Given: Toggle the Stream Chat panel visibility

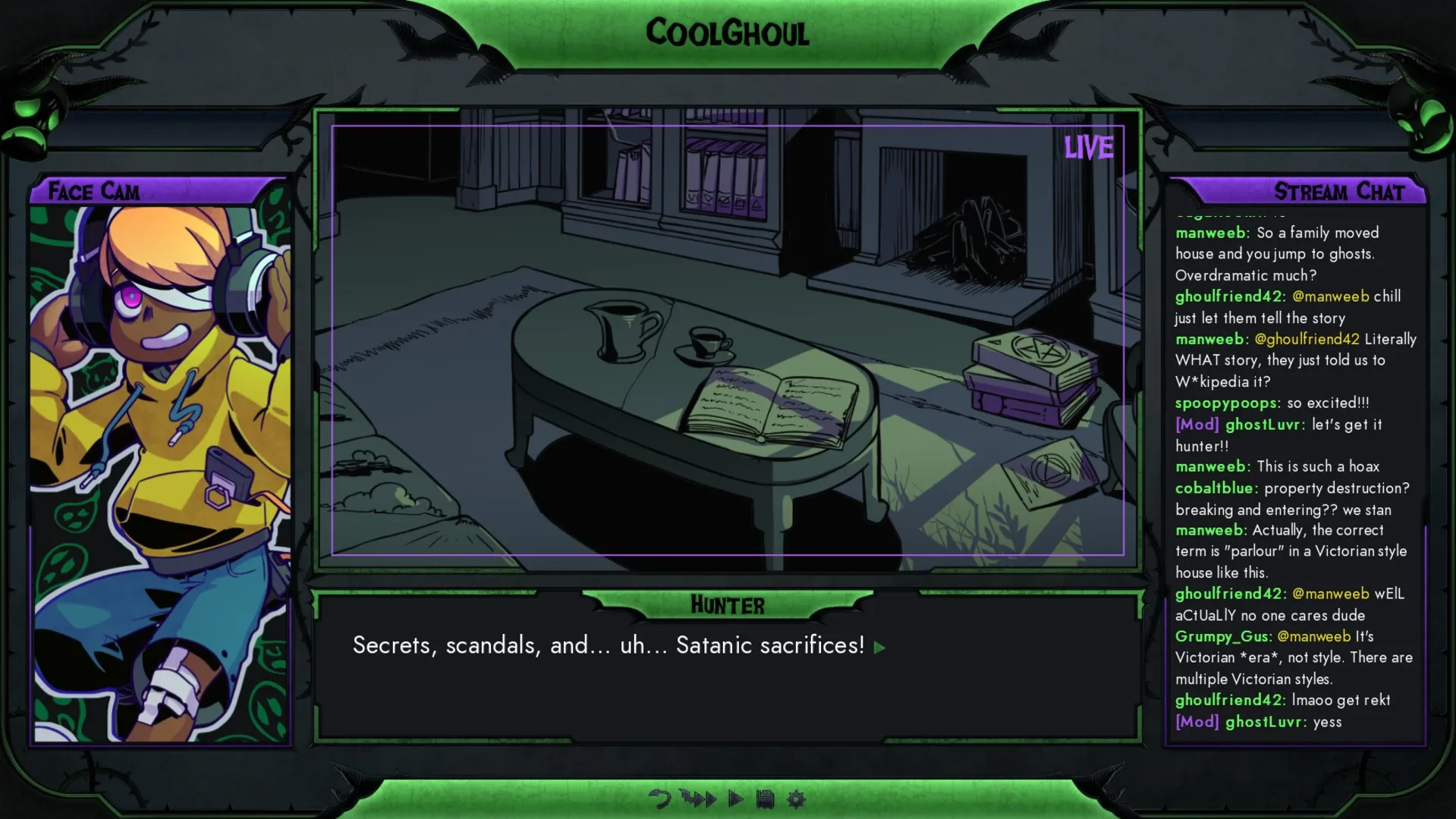Looking at the screenshot, I should click(x=1339, y=192).
